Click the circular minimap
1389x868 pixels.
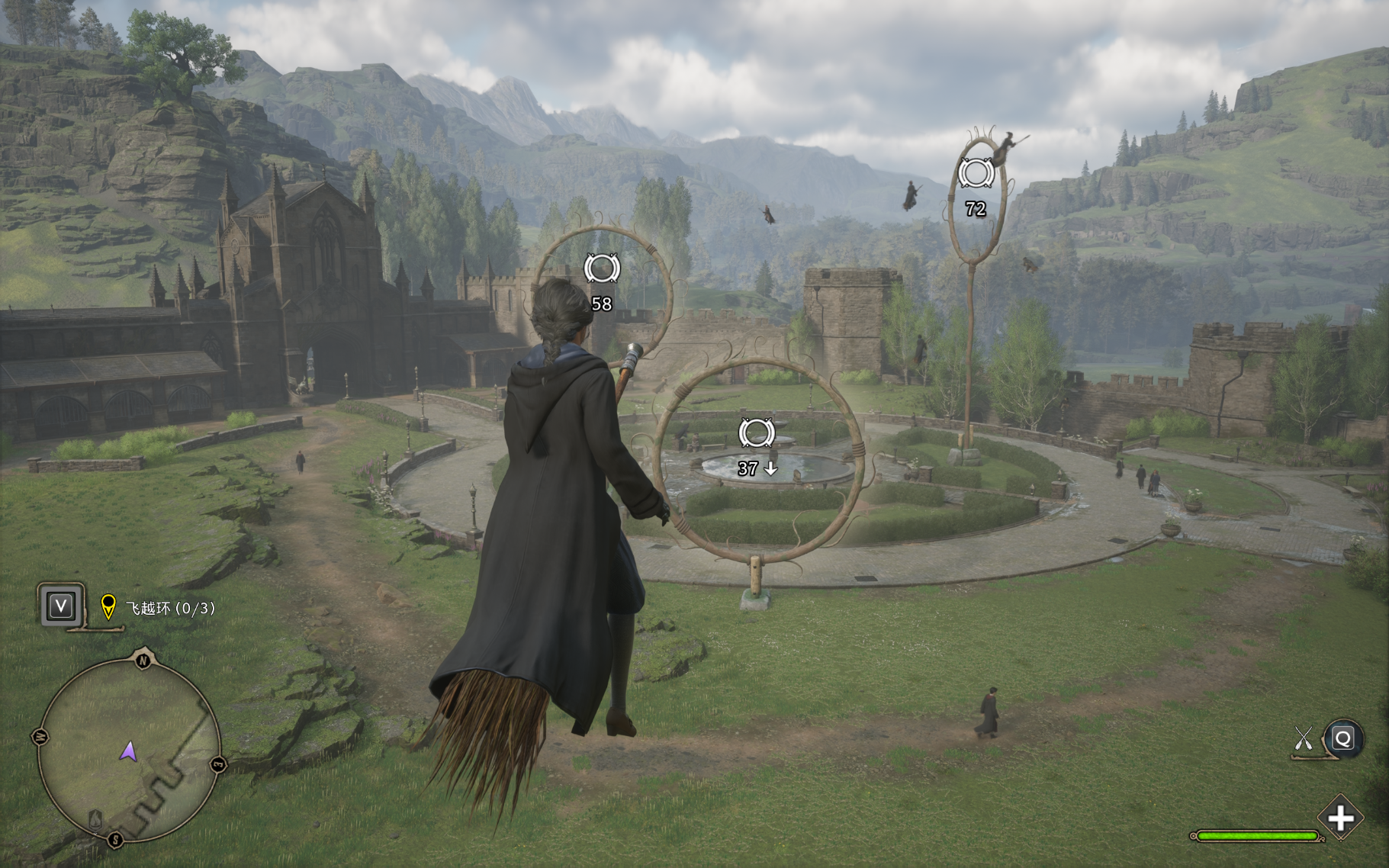click(x=128, y=751)
